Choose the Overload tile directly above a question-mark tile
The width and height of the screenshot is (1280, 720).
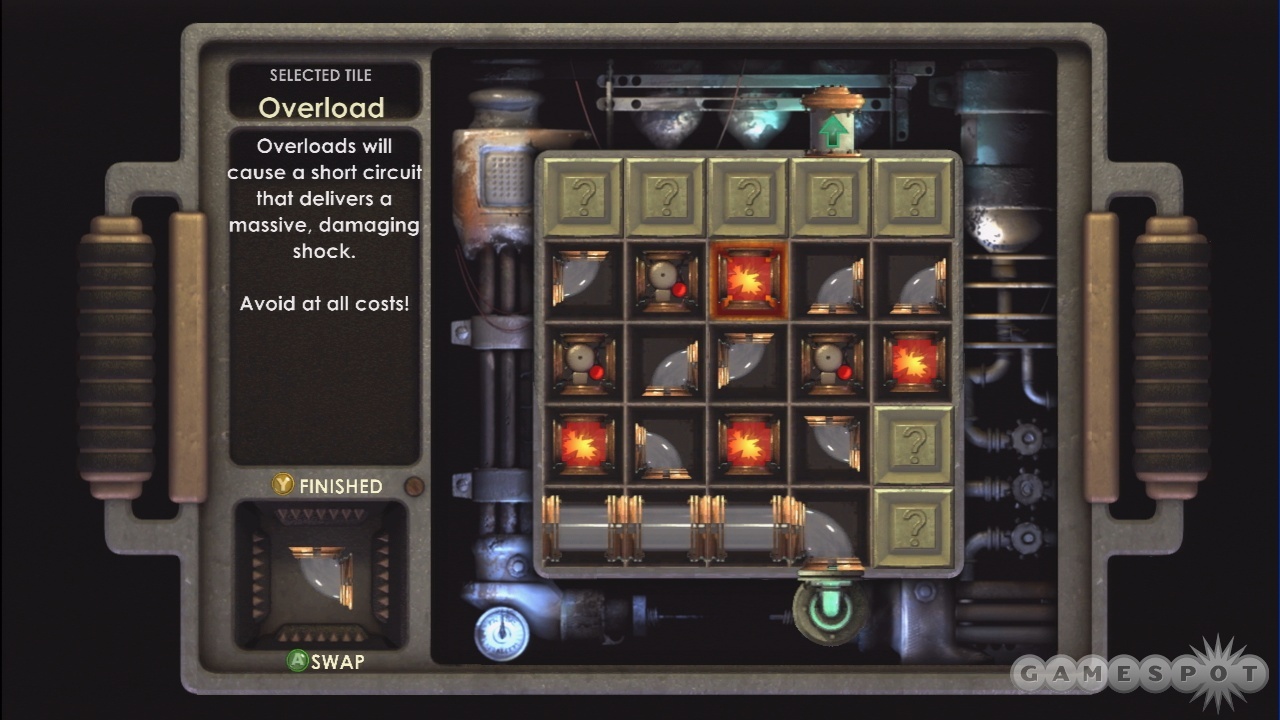coord(913,362)
